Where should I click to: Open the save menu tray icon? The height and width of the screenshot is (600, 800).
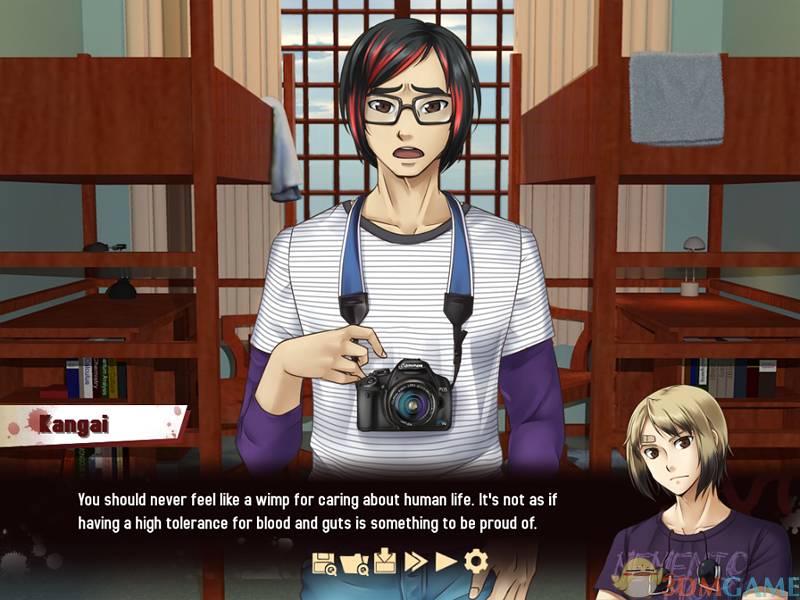386,562
